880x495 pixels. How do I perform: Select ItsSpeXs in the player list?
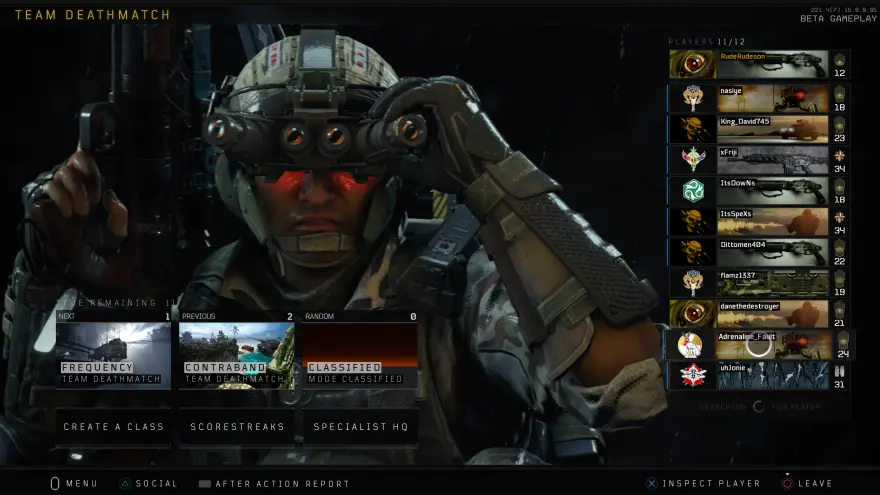point(760,222)
